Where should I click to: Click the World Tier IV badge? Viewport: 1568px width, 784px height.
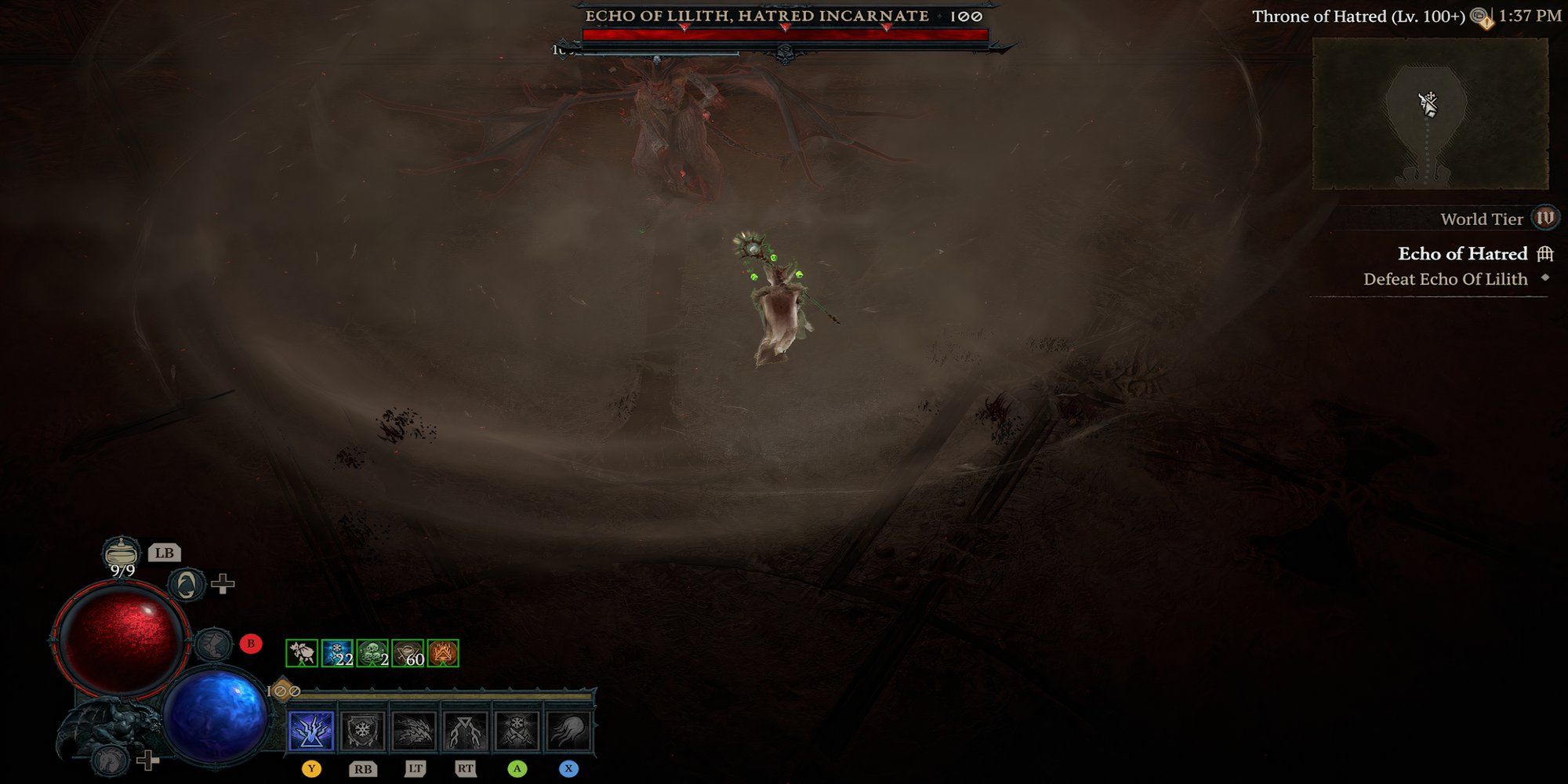(x=1545, y=218)
